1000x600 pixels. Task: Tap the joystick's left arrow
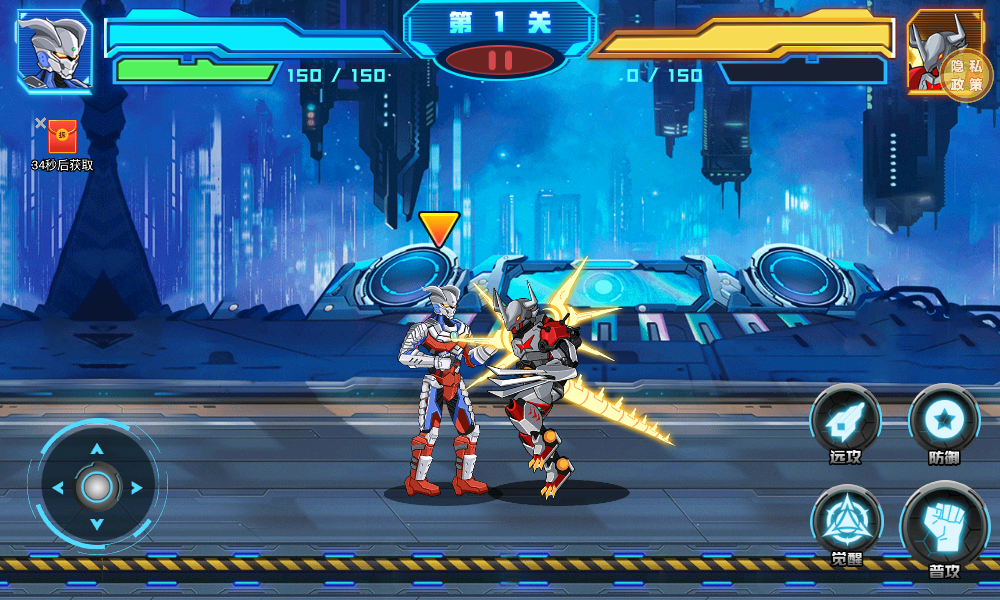tap(57, 488)
